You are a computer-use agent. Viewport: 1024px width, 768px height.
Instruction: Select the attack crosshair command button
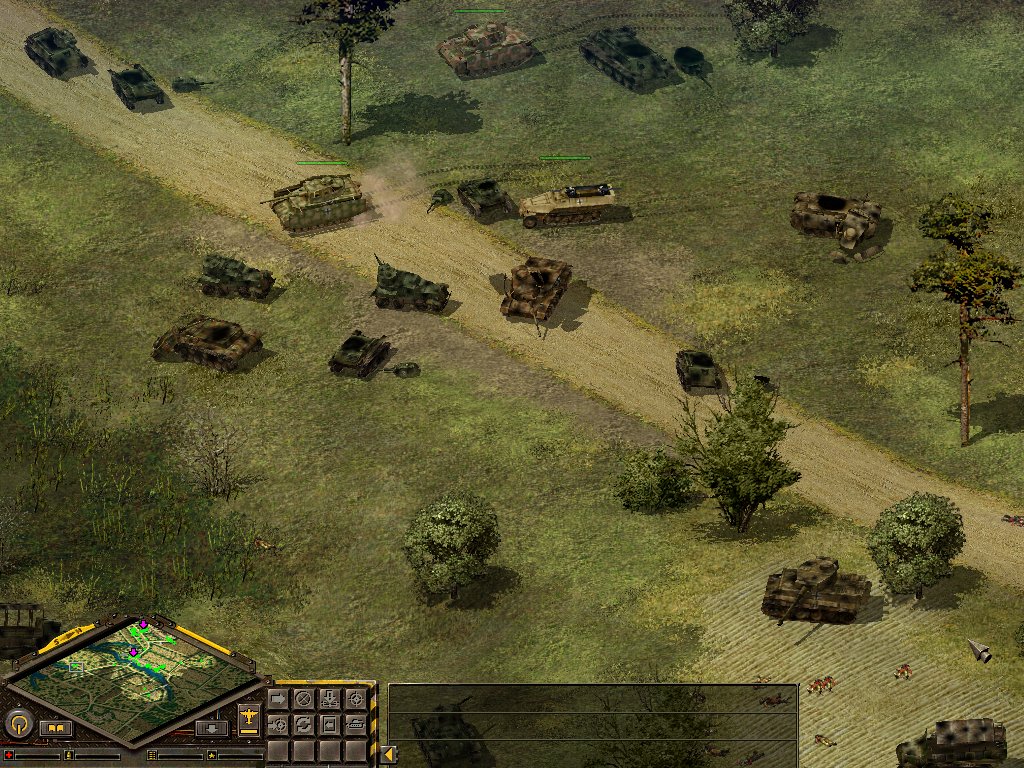pyautogui.click(x=355, y=699)
